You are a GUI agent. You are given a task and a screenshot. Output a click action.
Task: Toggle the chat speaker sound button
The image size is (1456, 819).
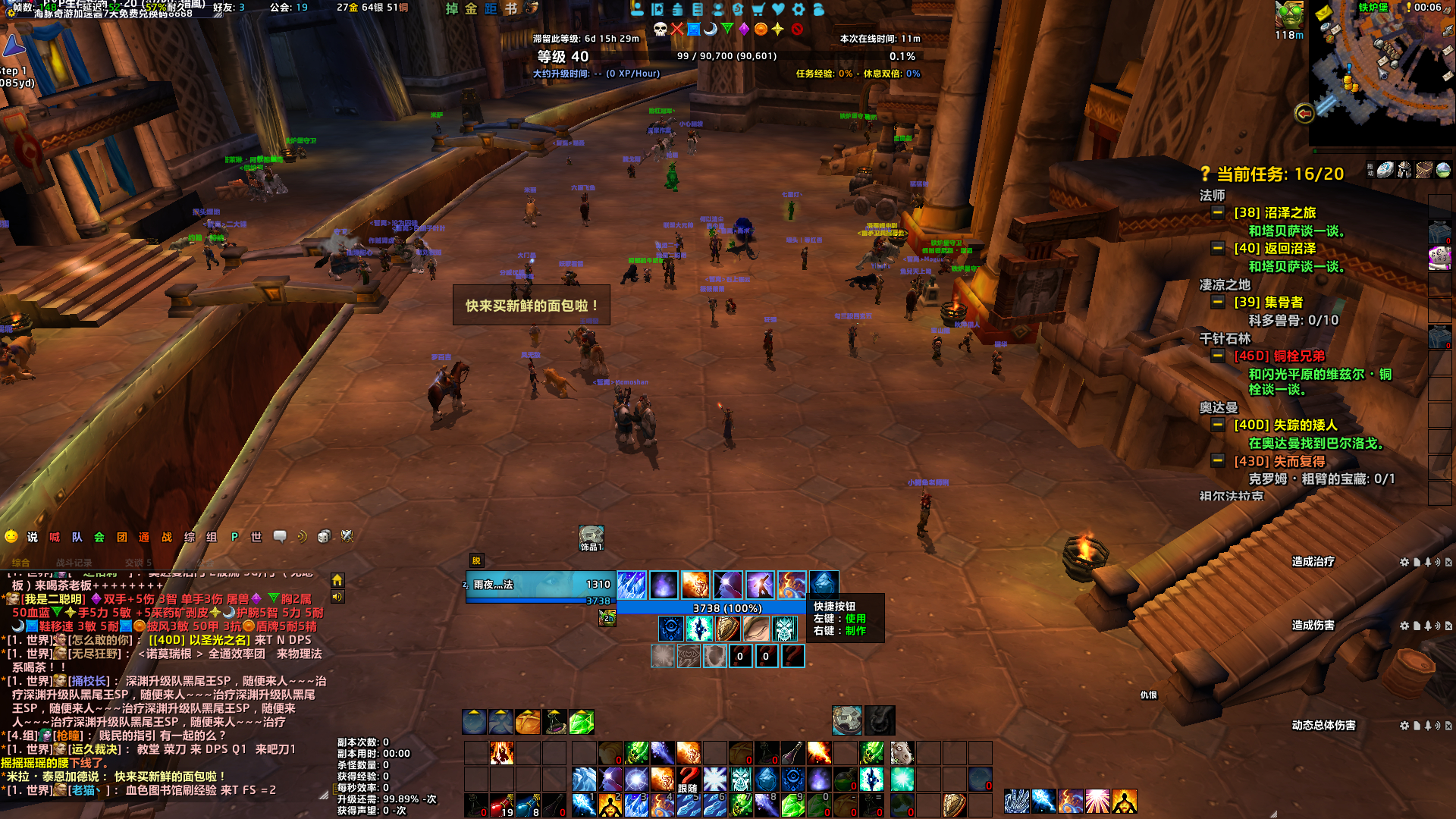[337, 597]
